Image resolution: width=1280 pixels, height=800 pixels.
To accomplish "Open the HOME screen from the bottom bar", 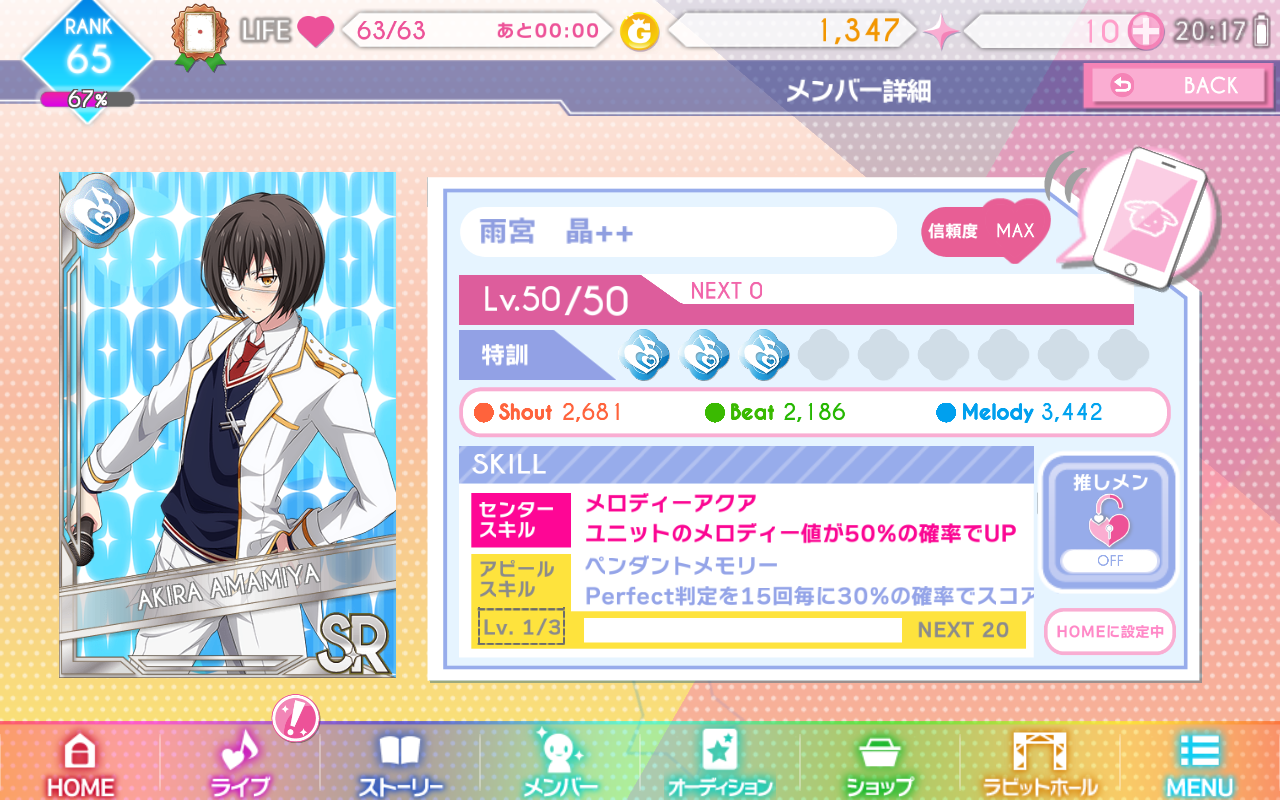I will 80,765.
